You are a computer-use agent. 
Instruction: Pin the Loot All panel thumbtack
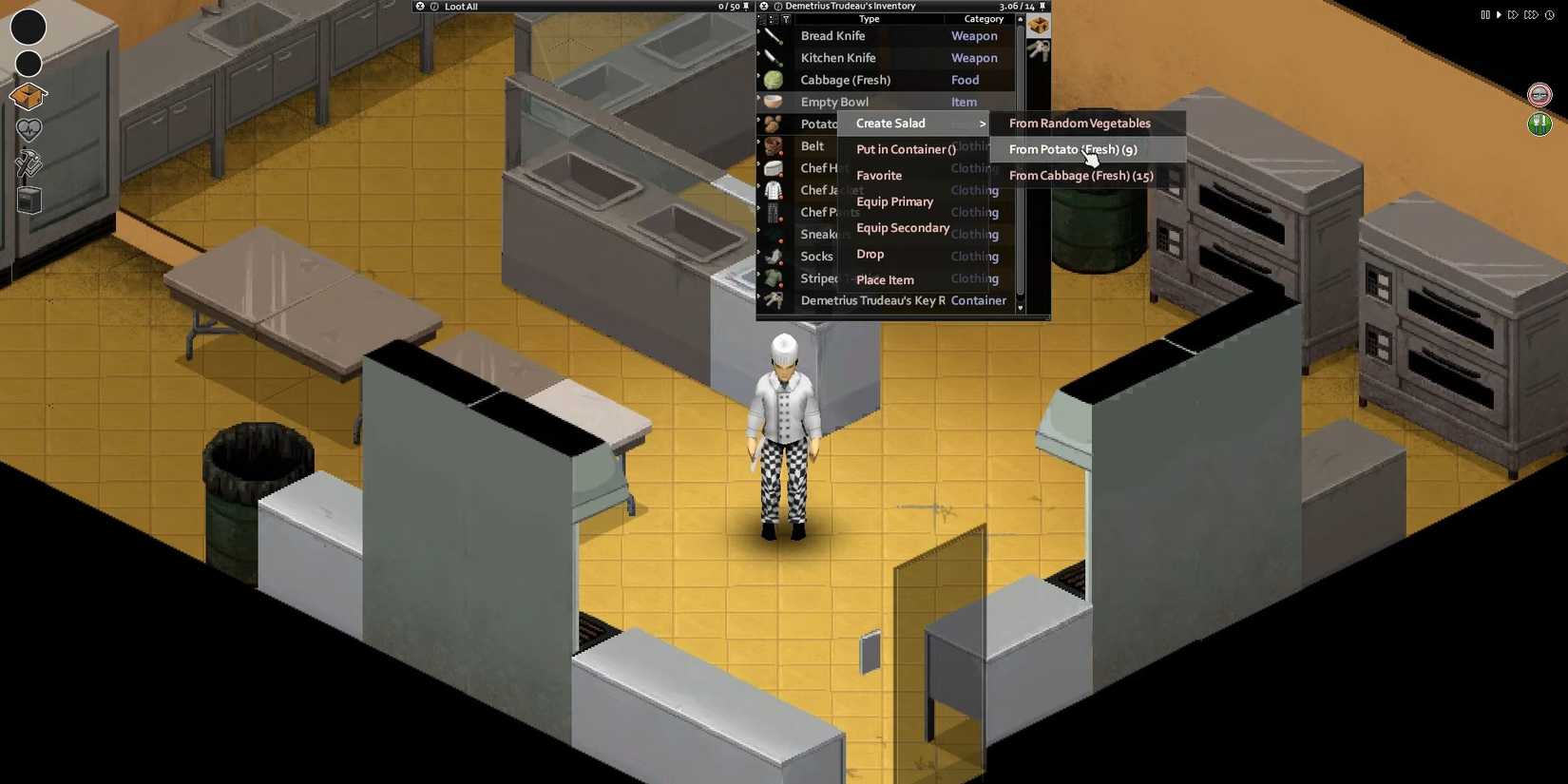pyautogui.click(x=745, y=7)
